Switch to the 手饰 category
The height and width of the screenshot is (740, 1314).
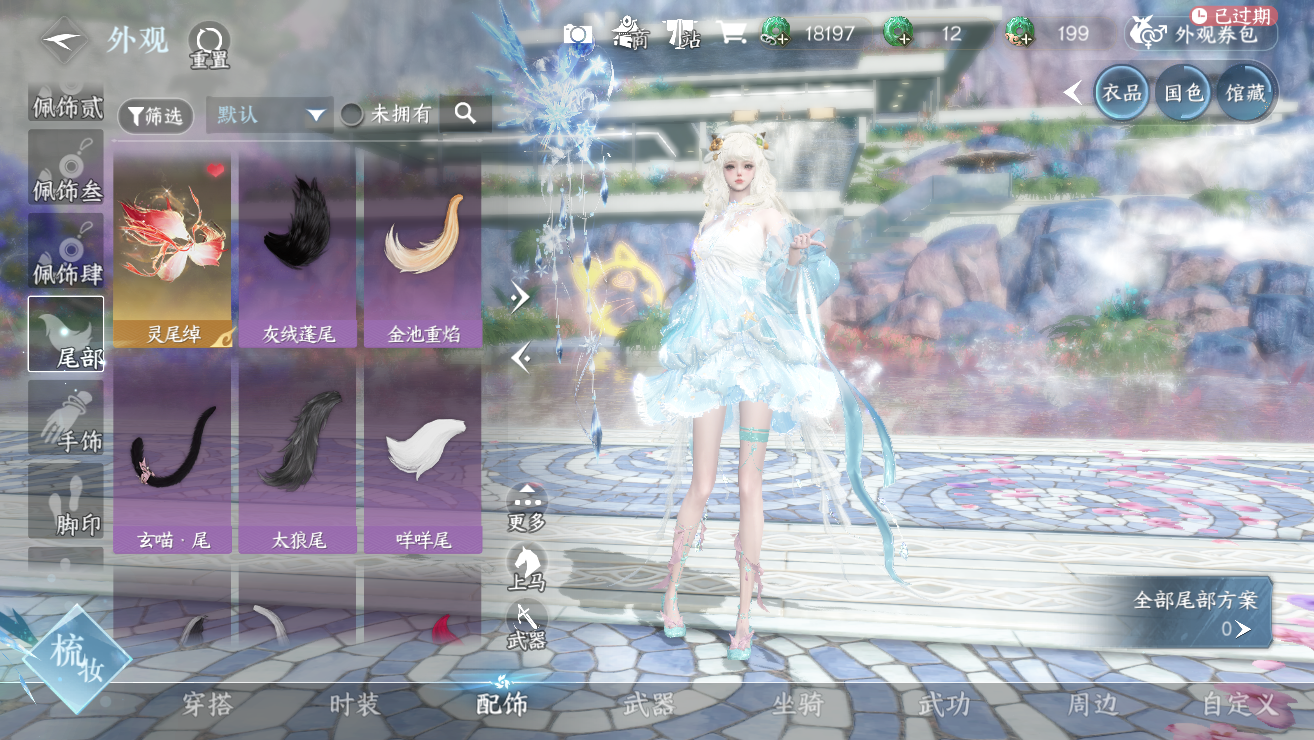66,418
